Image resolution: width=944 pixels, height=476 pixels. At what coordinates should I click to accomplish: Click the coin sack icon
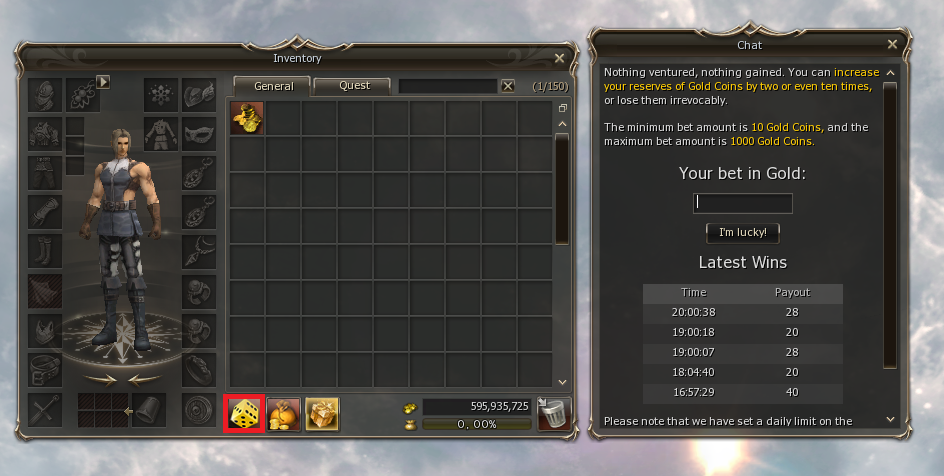point(284,413)
